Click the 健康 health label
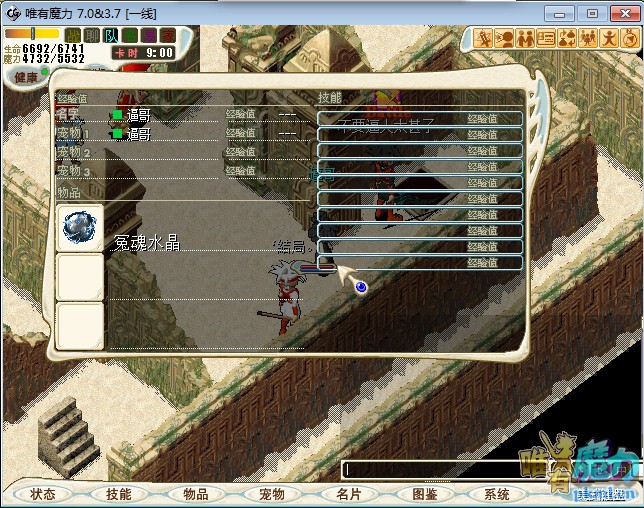644x508 pixels. pyautogui.click(x=26, y=77)
